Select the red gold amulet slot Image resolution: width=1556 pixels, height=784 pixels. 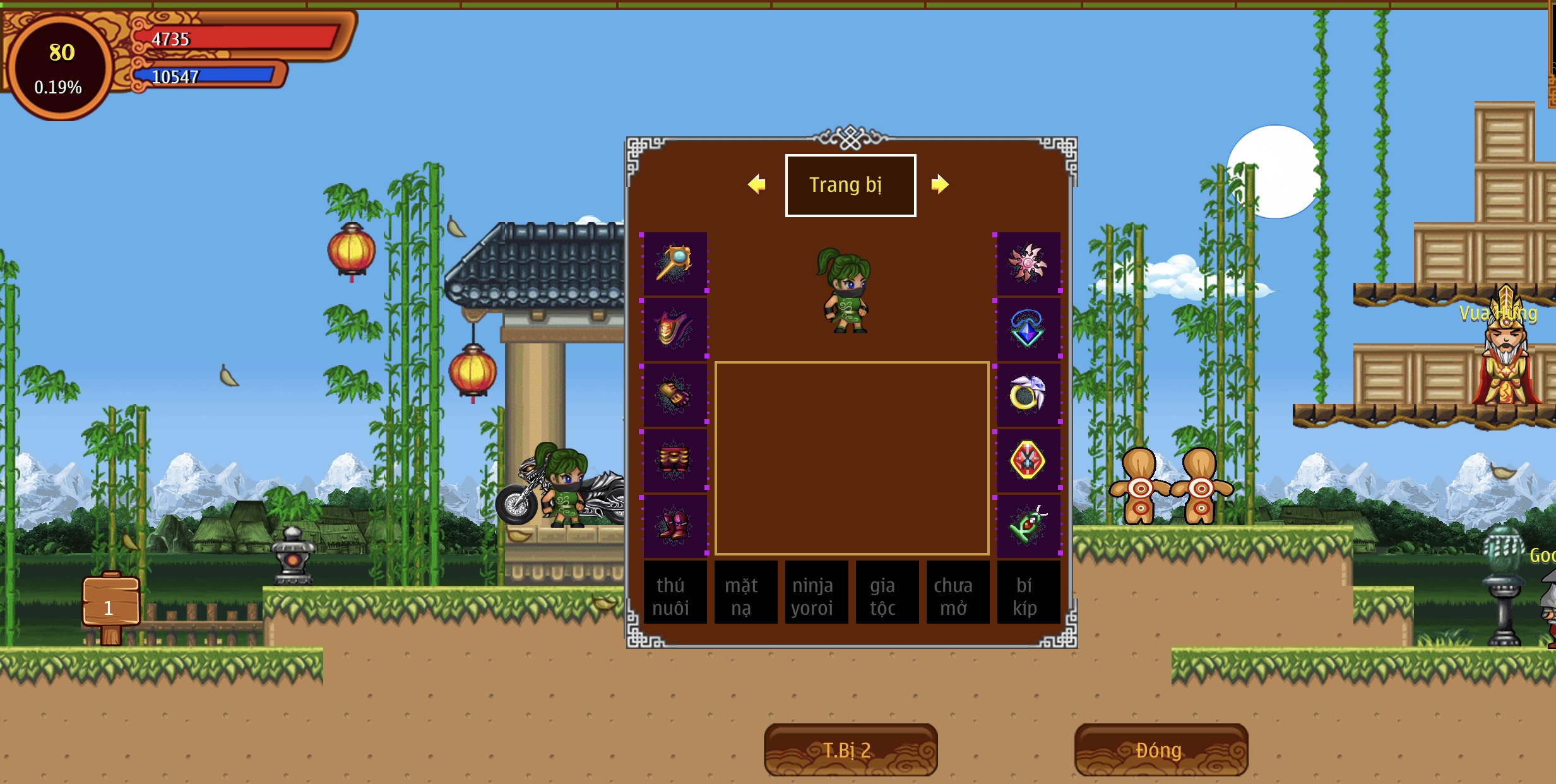click(x=1028, y=460)
